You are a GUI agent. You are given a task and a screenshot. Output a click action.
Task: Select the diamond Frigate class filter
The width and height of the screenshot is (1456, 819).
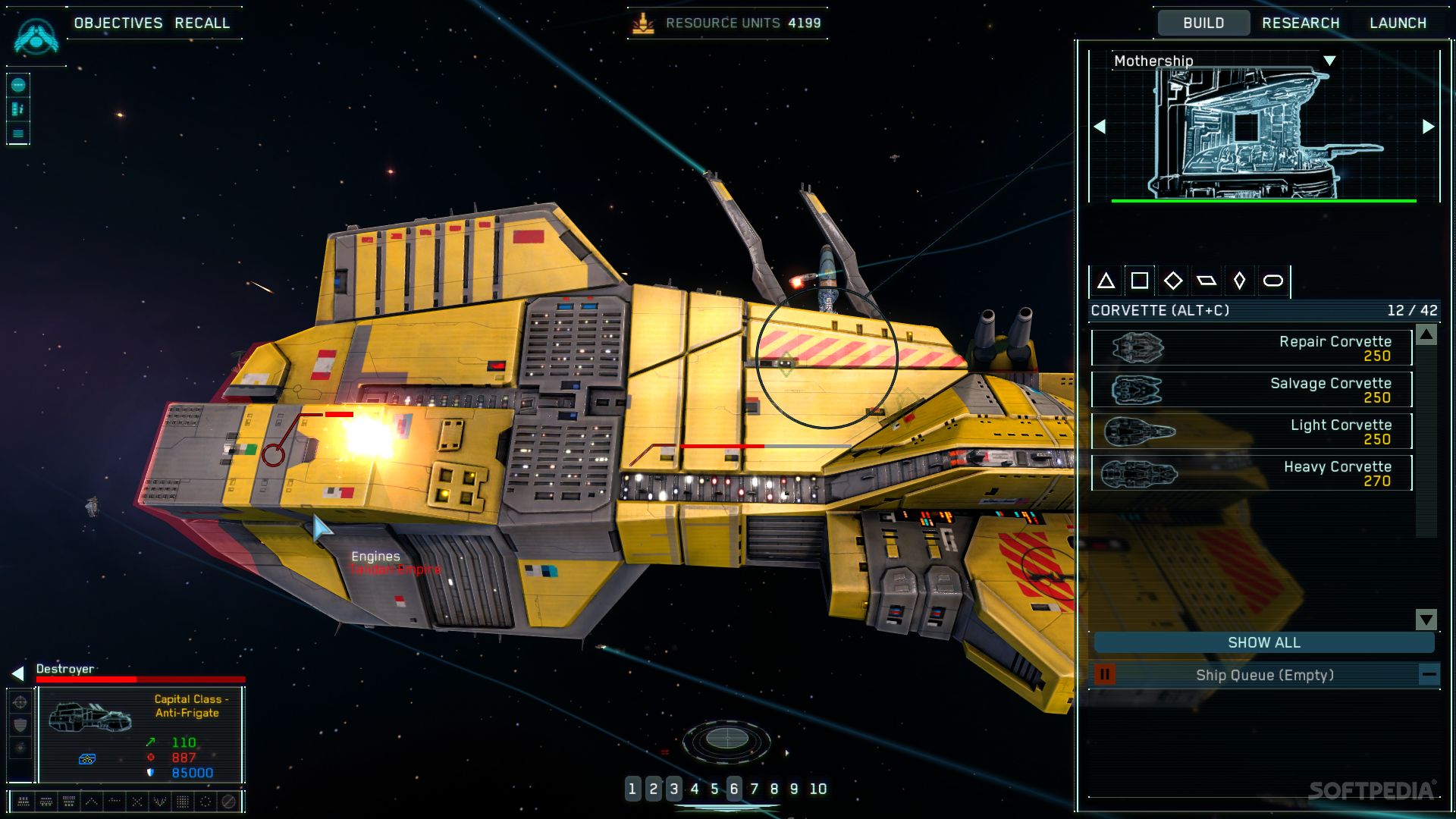(1173, 281)
